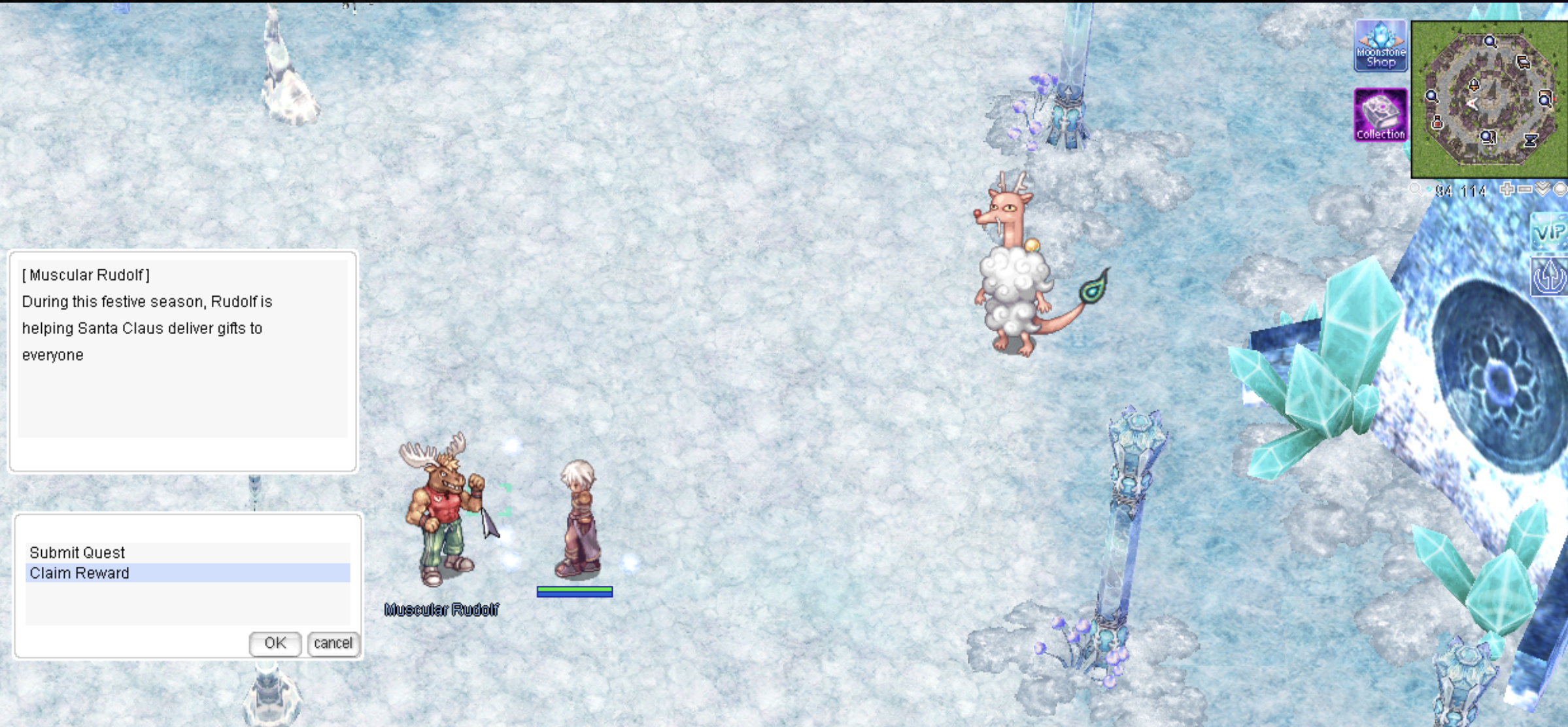The width and height of the screenshot is (1568, 727).
Task: Click the potion marker on the minimap
Action: pyautogui.click(x=1437, y=122)
